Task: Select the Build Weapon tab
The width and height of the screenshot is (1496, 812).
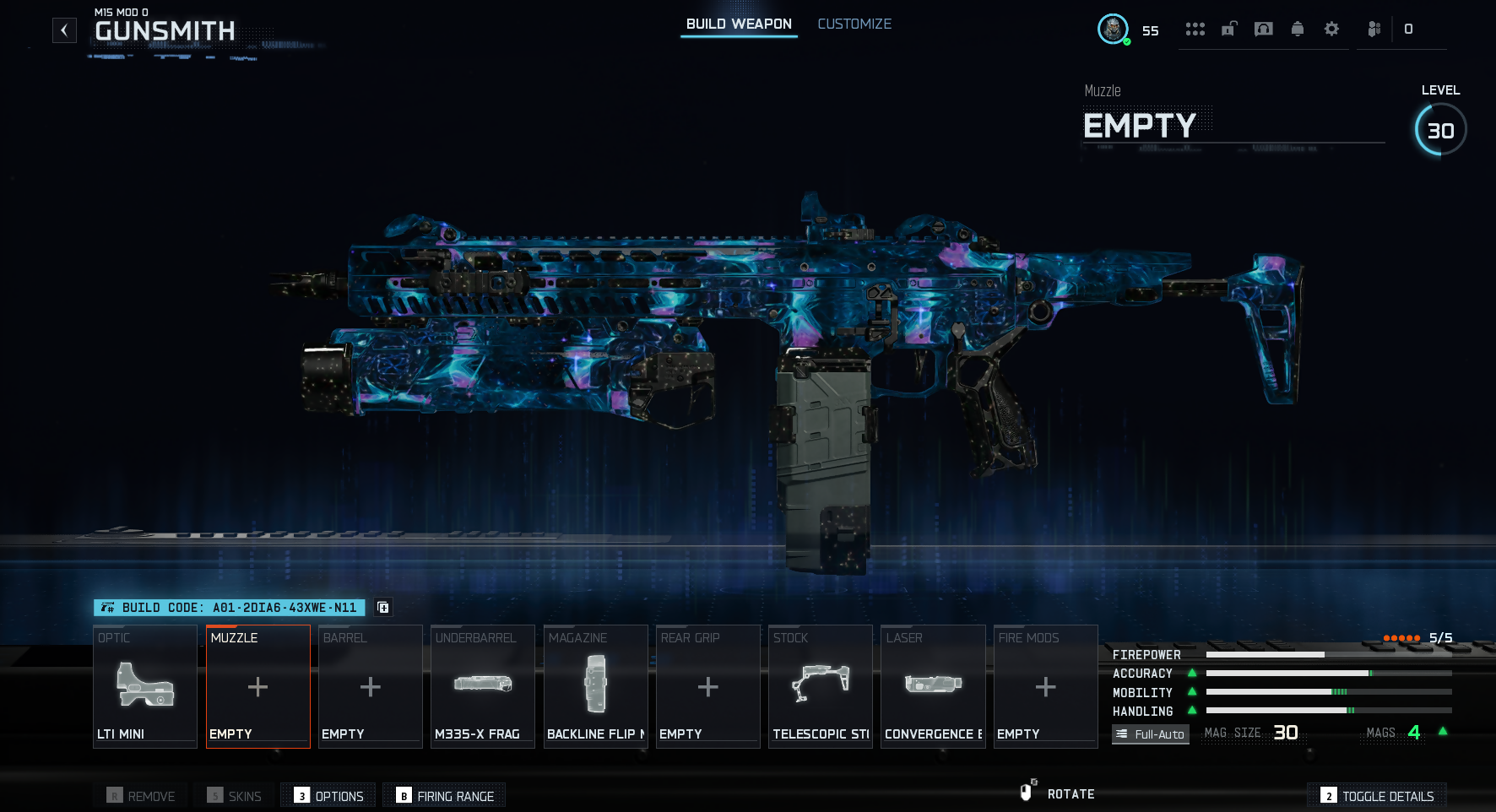Action: click(739, 24)
